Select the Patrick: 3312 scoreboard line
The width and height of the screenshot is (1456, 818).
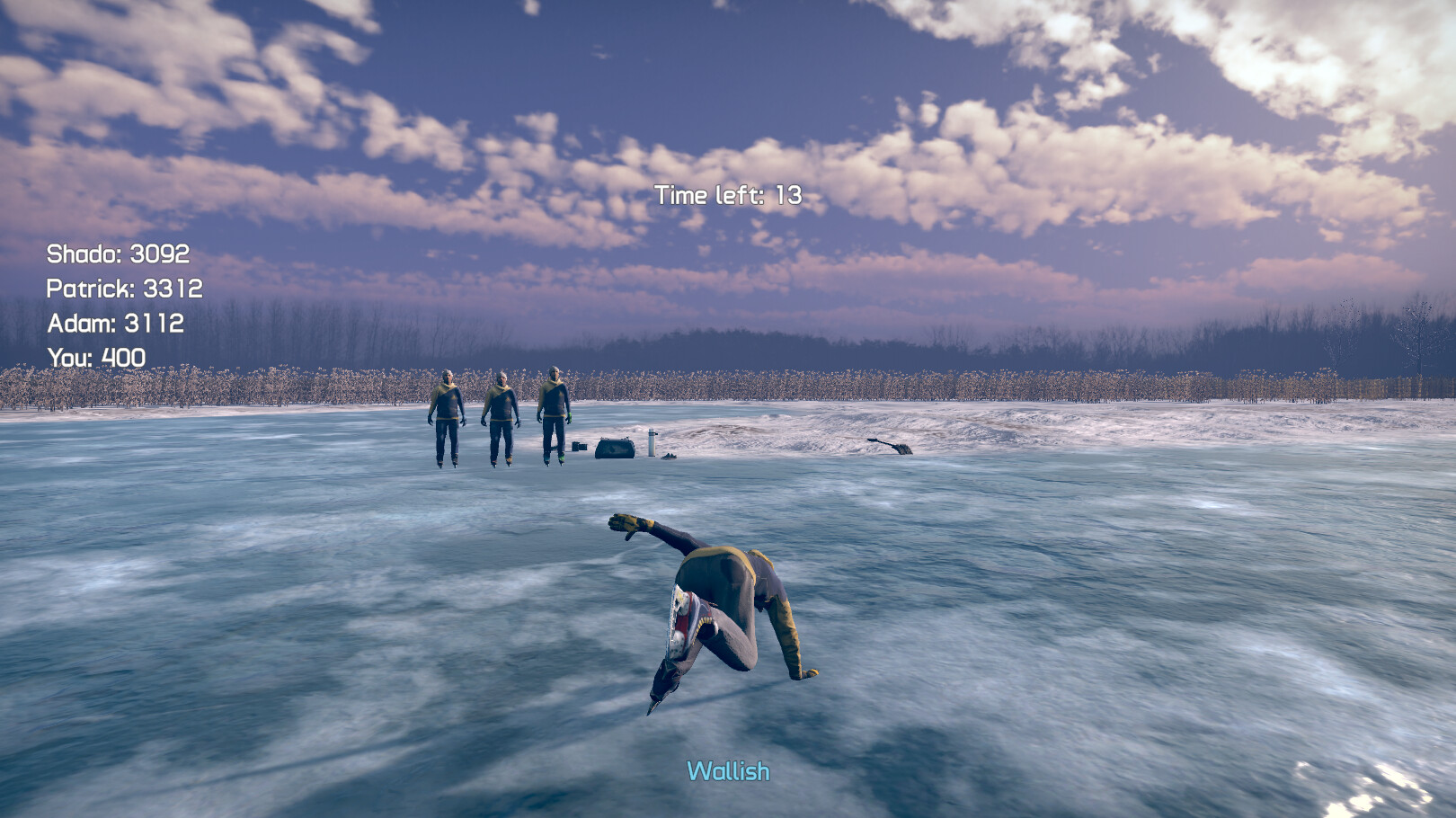coord(128,289)
